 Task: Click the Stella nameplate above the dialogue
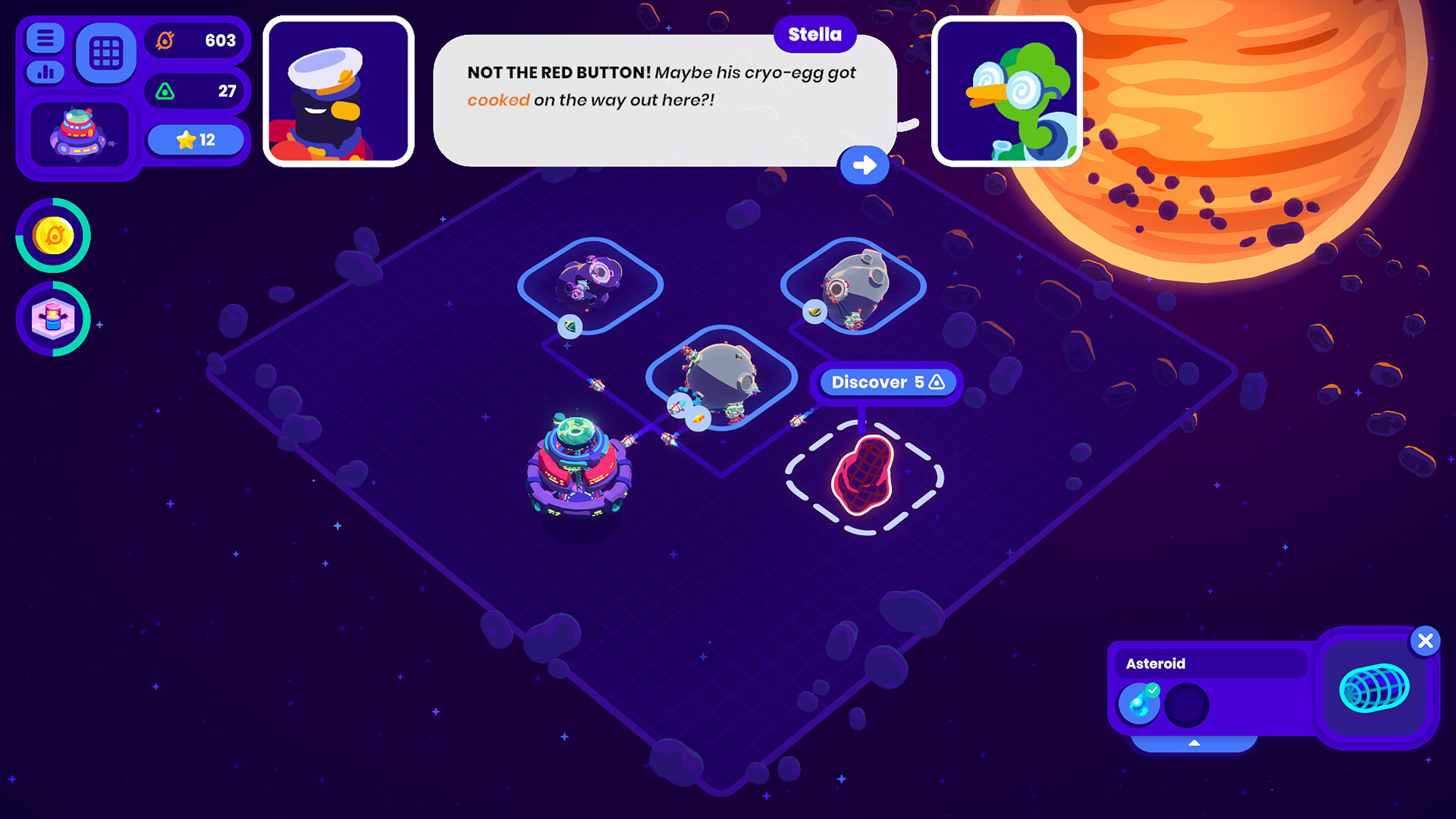coord(814,34)
